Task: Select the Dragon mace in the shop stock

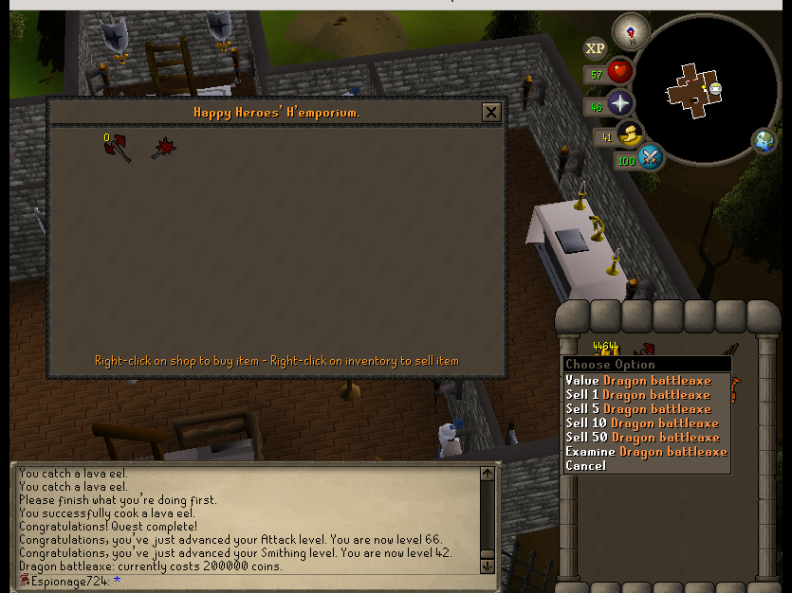Action: pos(163,149)
